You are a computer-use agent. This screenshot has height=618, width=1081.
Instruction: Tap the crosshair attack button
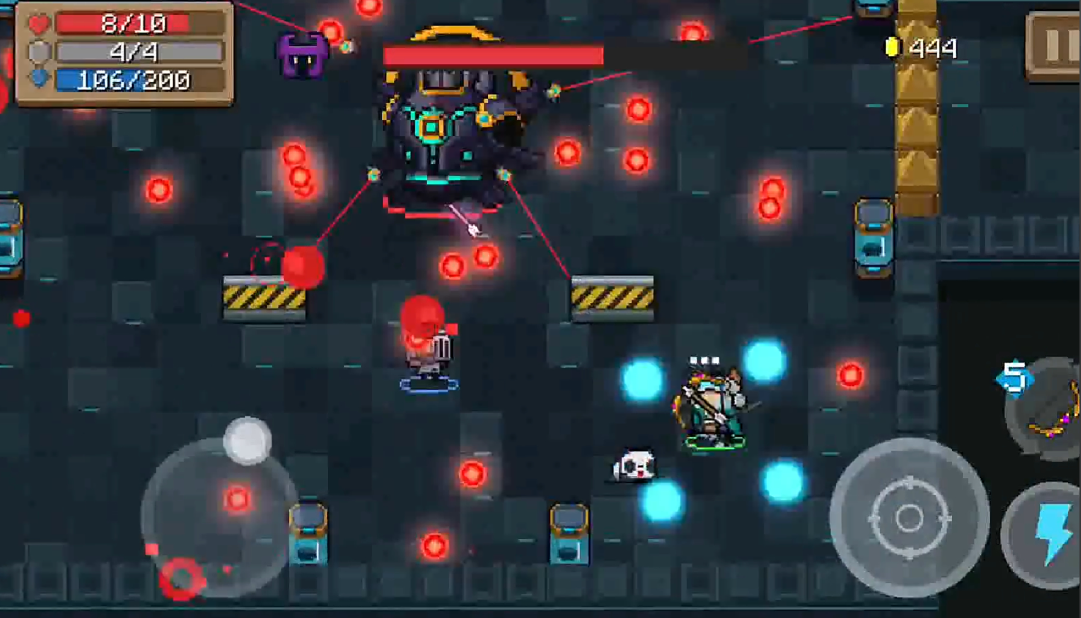coord(909,518)
